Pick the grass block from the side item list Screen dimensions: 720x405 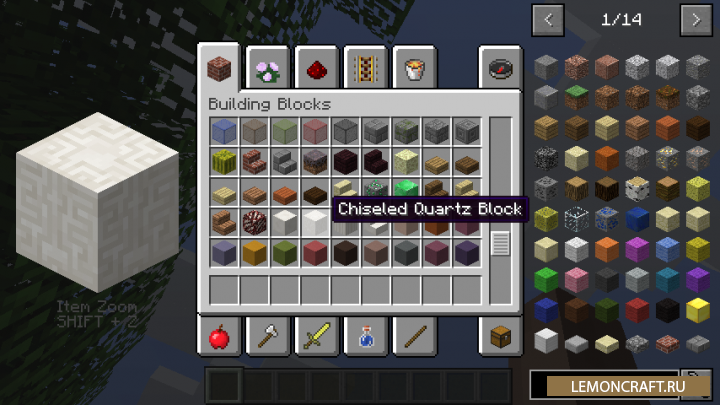(575, 98)
